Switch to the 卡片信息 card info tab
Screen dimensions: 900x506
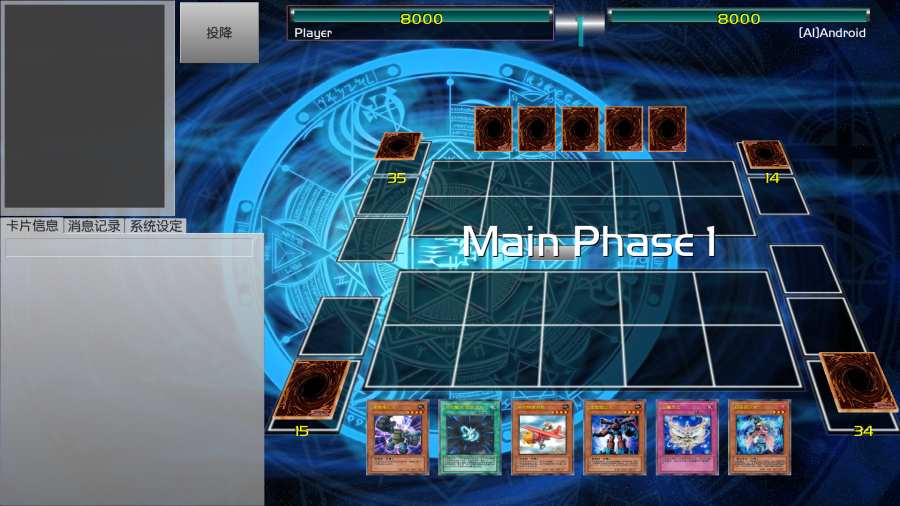pos(32,226)
